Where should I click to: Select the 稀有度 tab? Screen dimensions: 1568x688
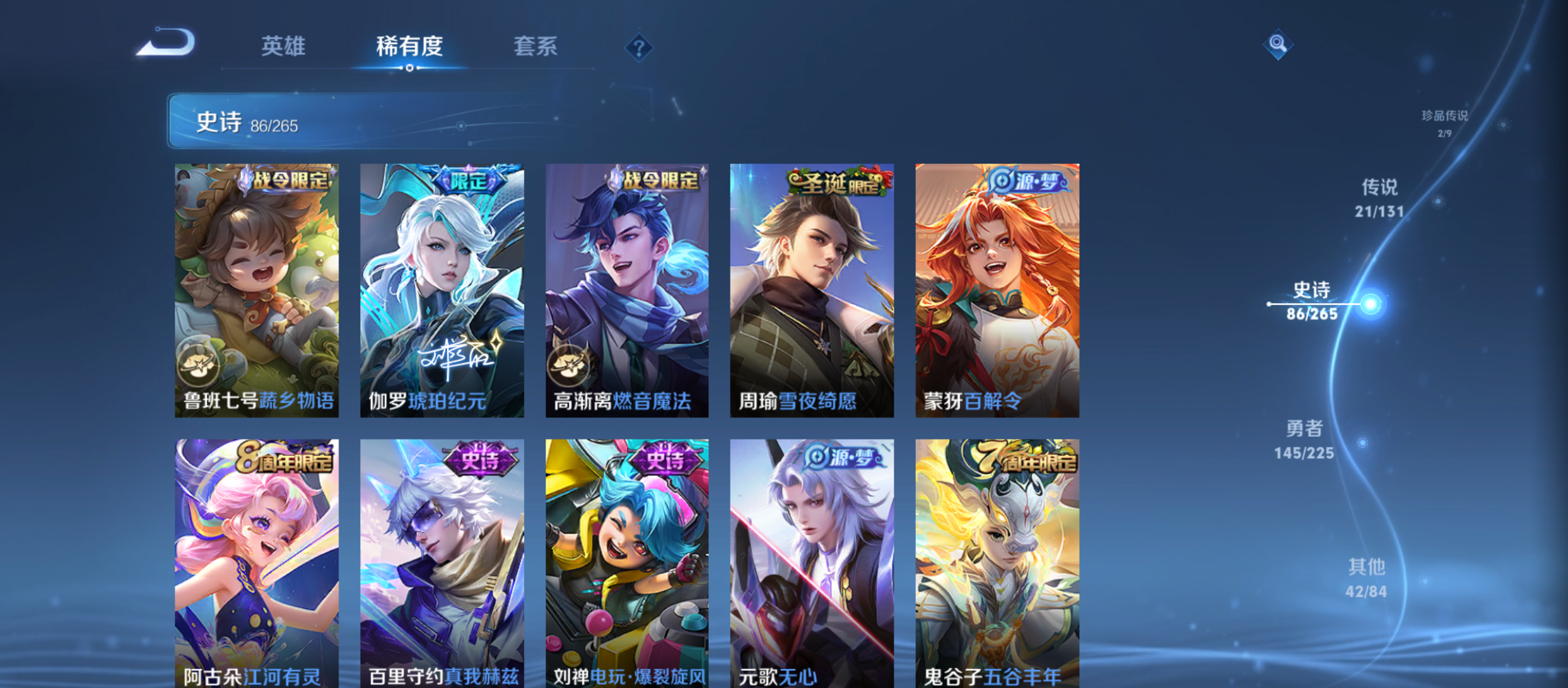click(409, 47)
